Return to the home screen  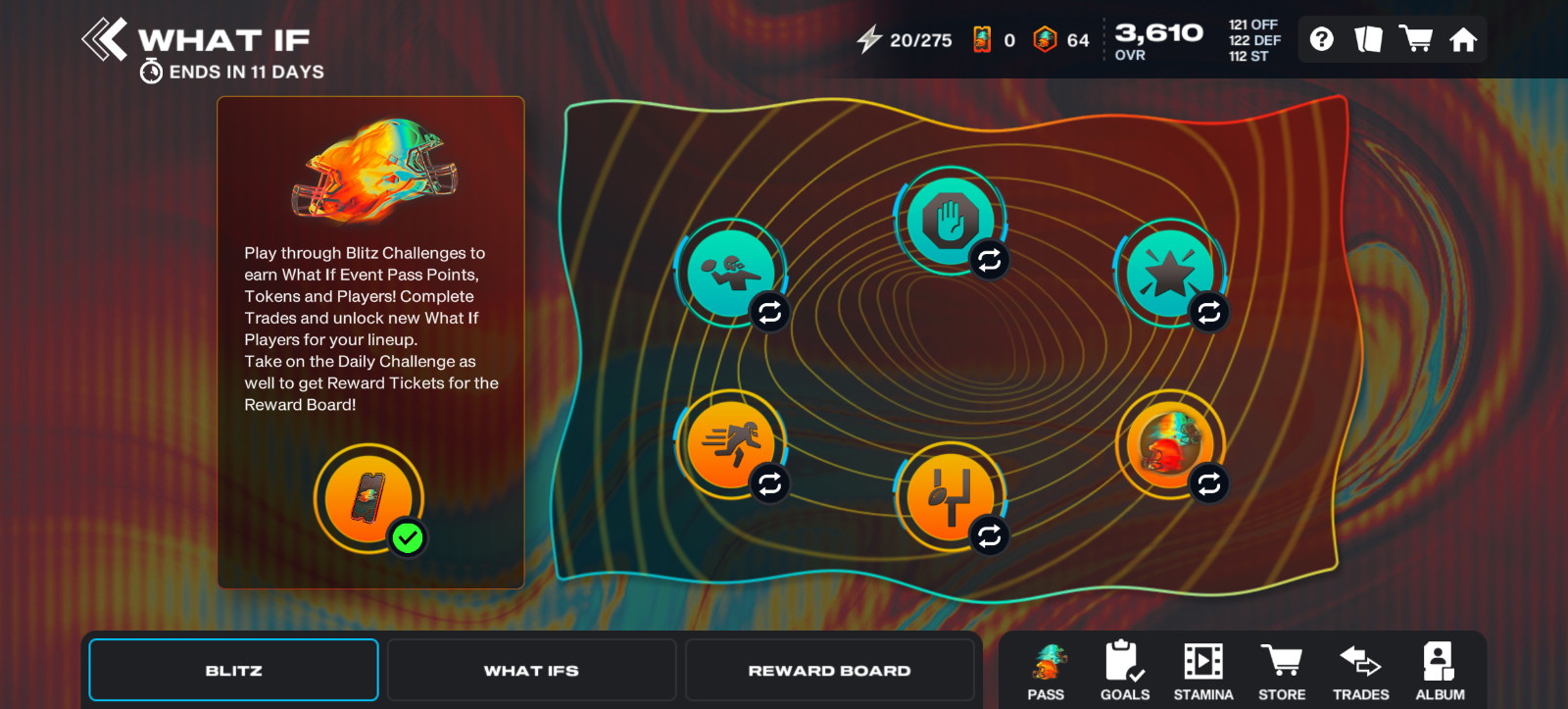[1463, 39]
